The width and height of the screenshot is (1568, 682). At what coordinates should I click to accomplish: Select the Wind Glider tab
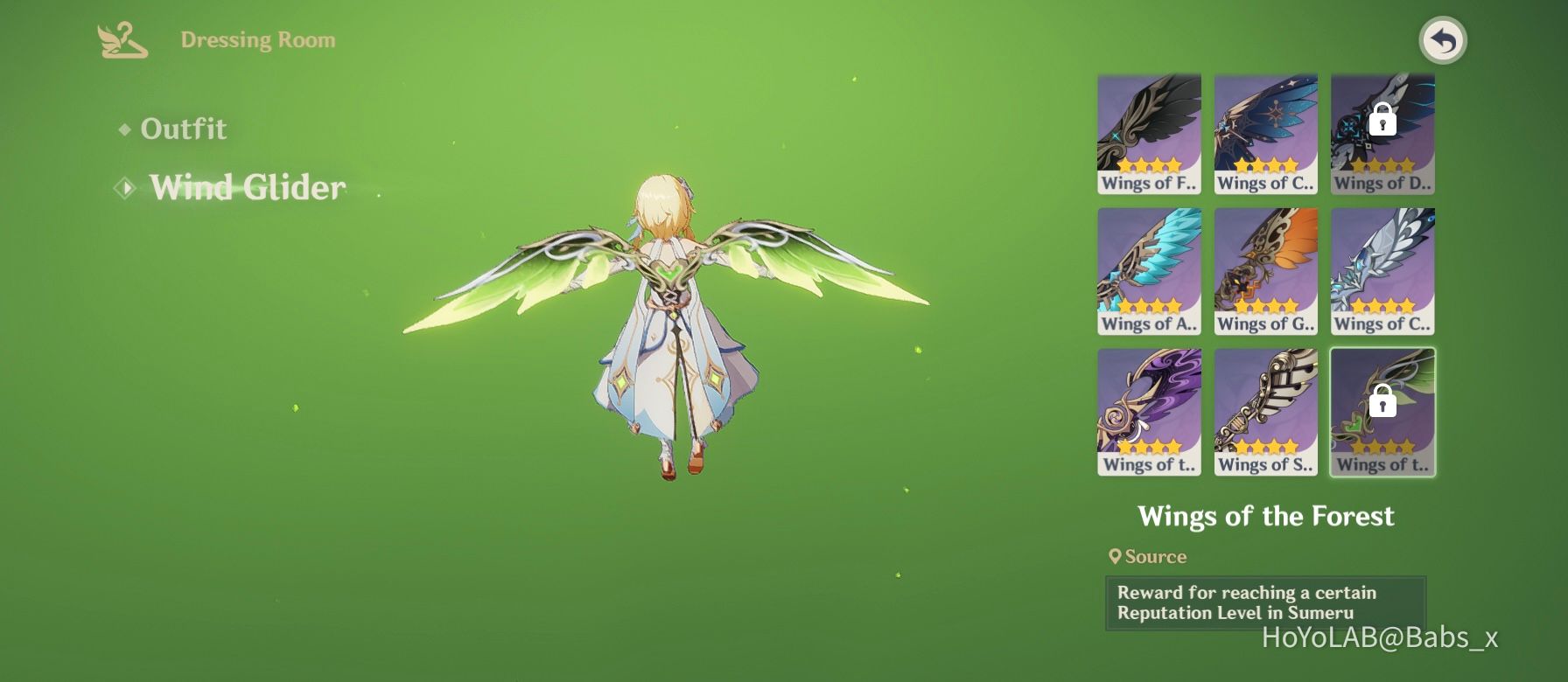(x=247, y=188)
